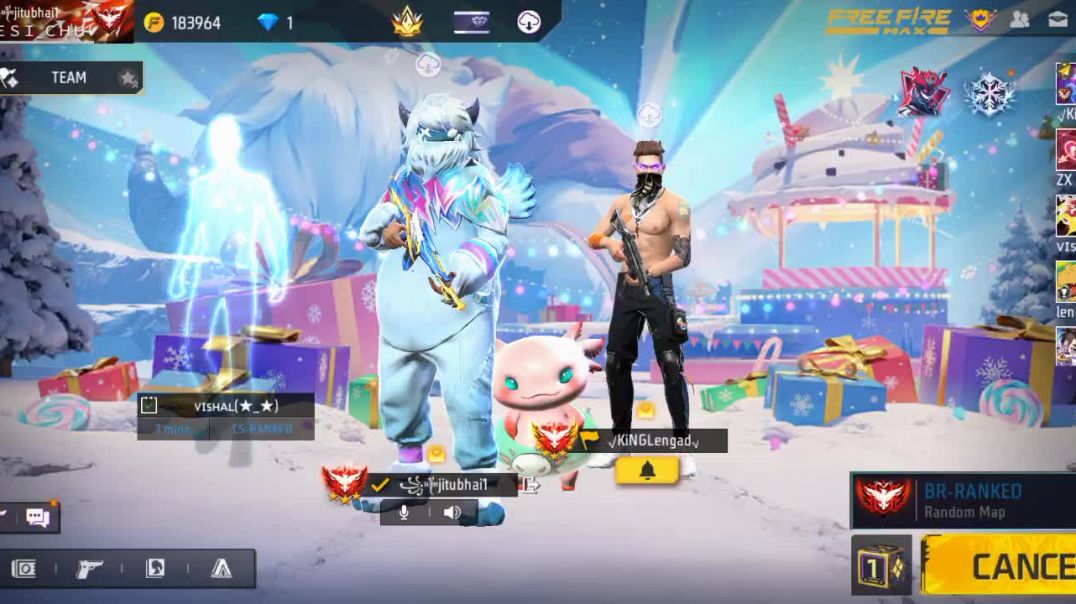Open the diamond membership card icon
This screenshot has height=604, width=1076.
pos(470,21)
